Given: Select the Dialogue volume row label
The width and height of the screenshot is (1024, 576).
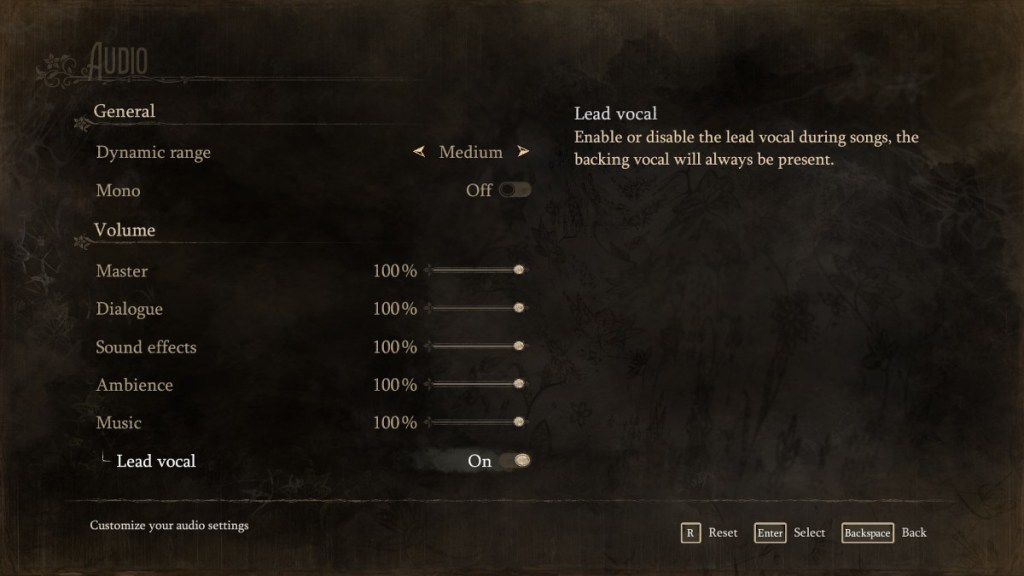Looking at the screenshot, I should coord(129,309).
